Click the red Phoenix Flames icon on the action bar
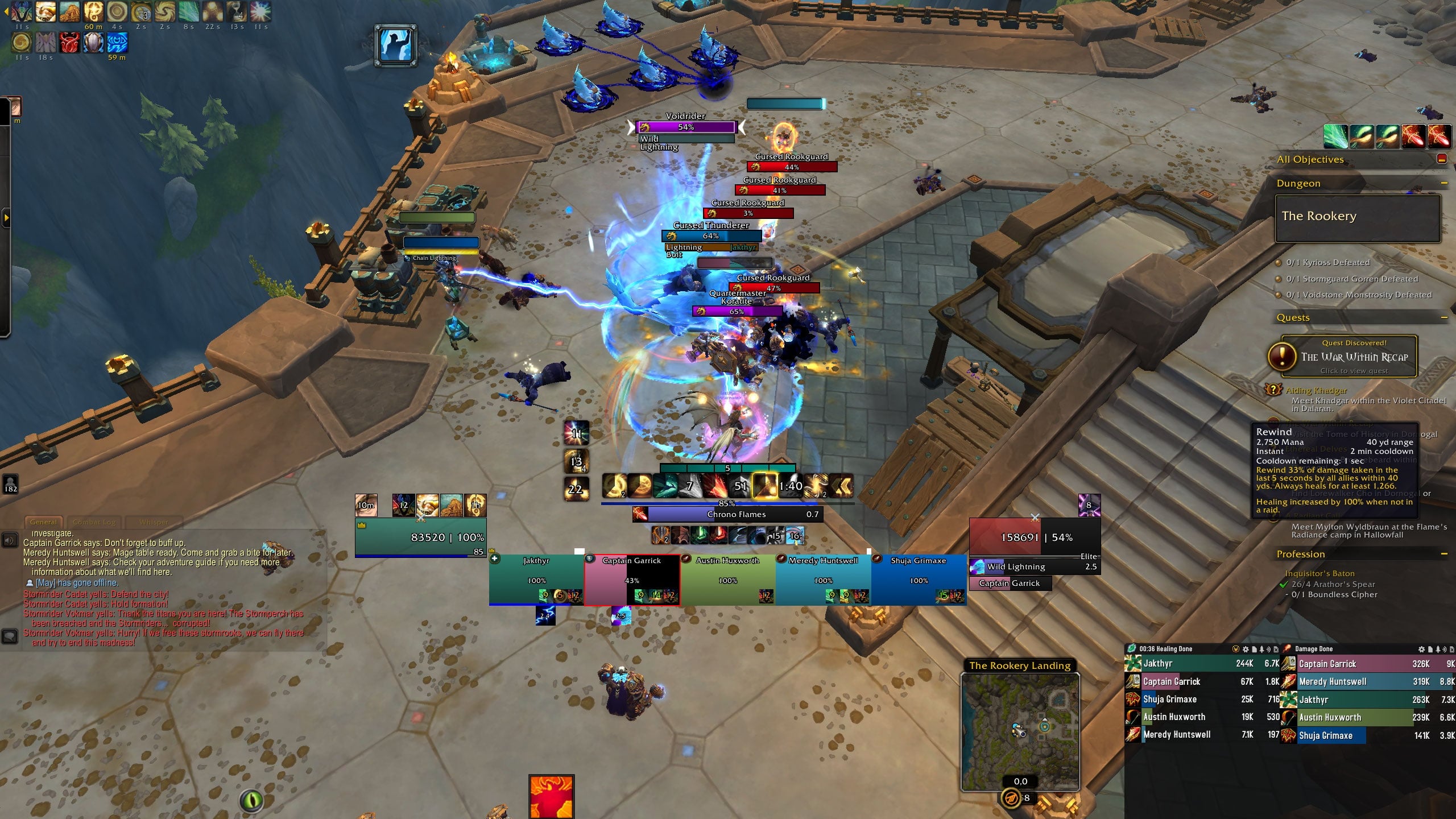This screenshot has width=1456, height=819. pyautogui.click(x=715, y=486)
